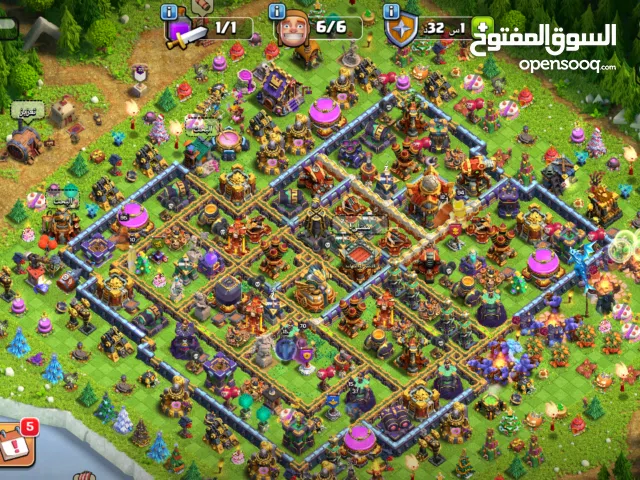This screenshot has width=640, height=480.
Task: Select the purple potion and sword 1/1 icon
Action: [186, 31]
